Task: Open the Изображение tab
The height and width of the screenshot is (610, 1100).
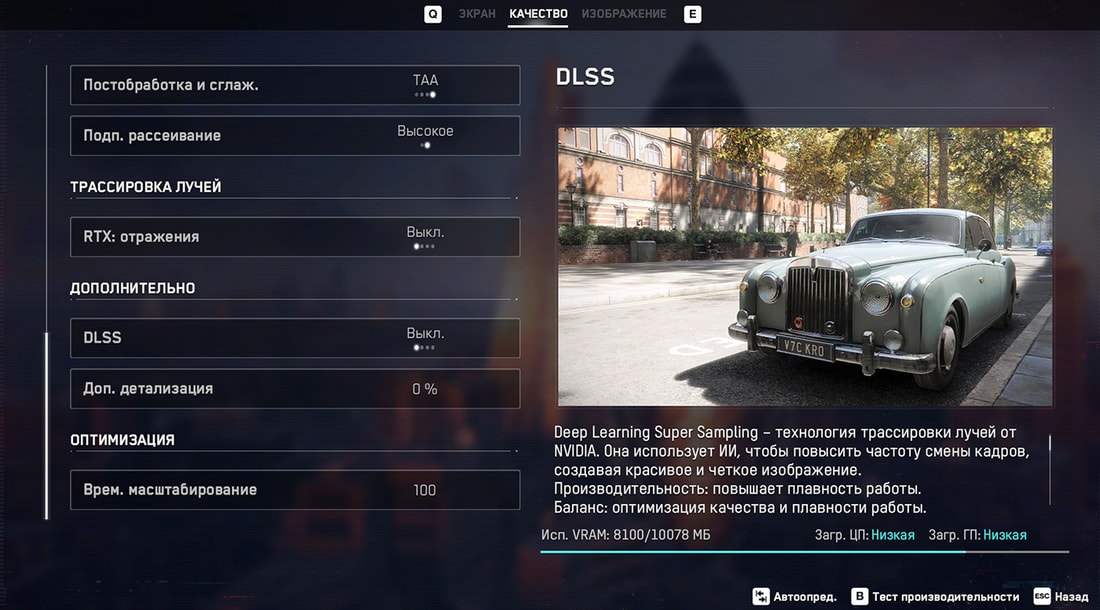Action: [x=624, y=14]
